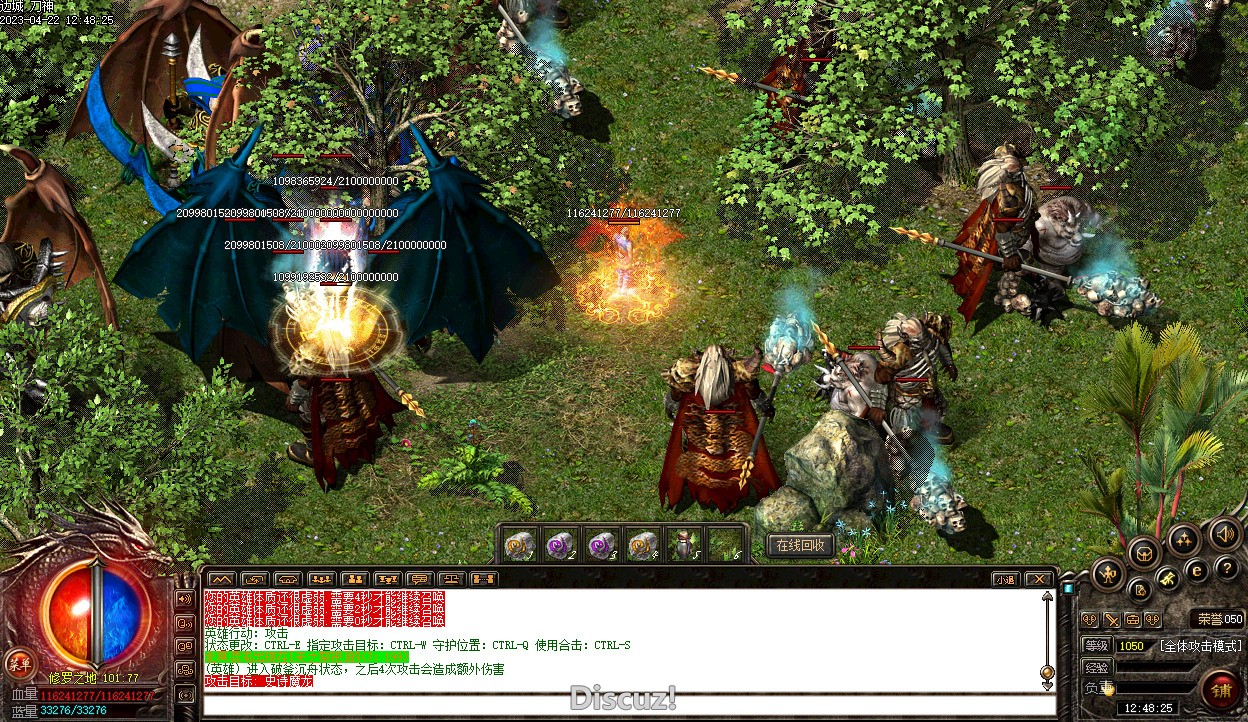Click the chat scrollbar's golden knob
The height and width of the screenshot is (722, 1248).
(x=1047, y=672)
